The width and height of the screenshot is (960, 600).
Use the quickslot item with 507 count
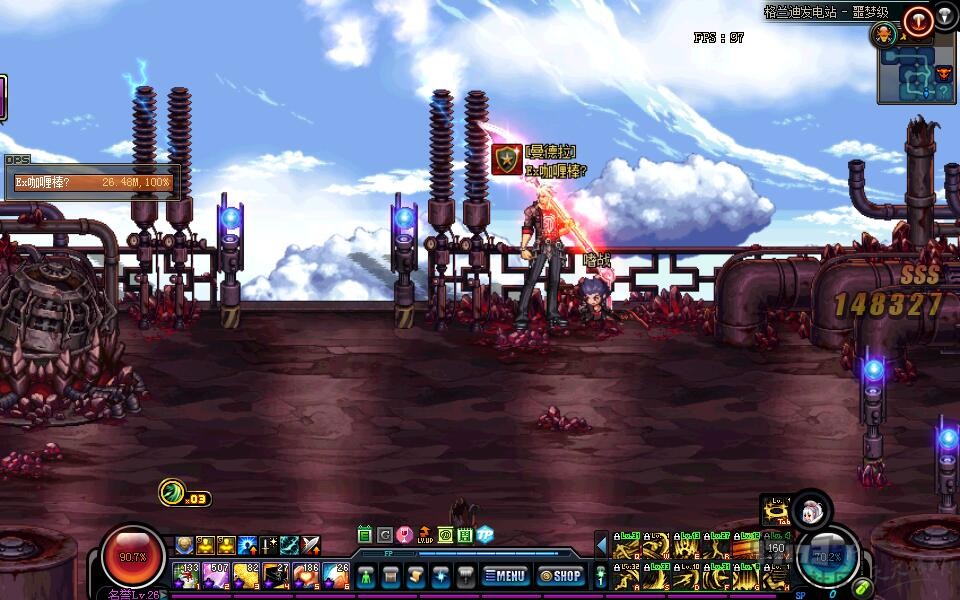[216, 576]
